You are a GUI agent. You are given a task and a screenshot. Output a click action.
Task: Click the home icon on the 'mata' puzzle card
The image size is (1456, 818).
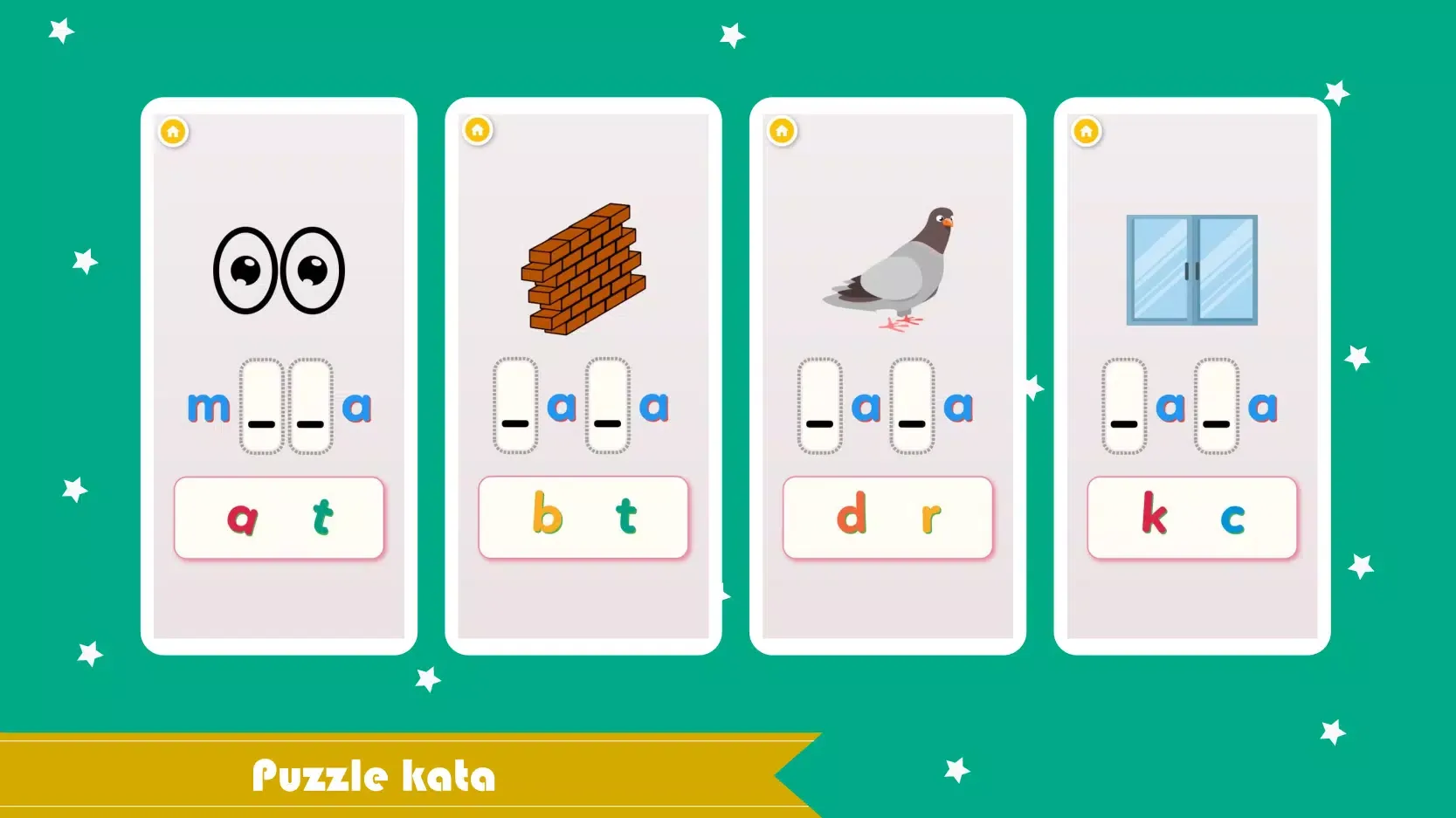(x=173, y=131)
